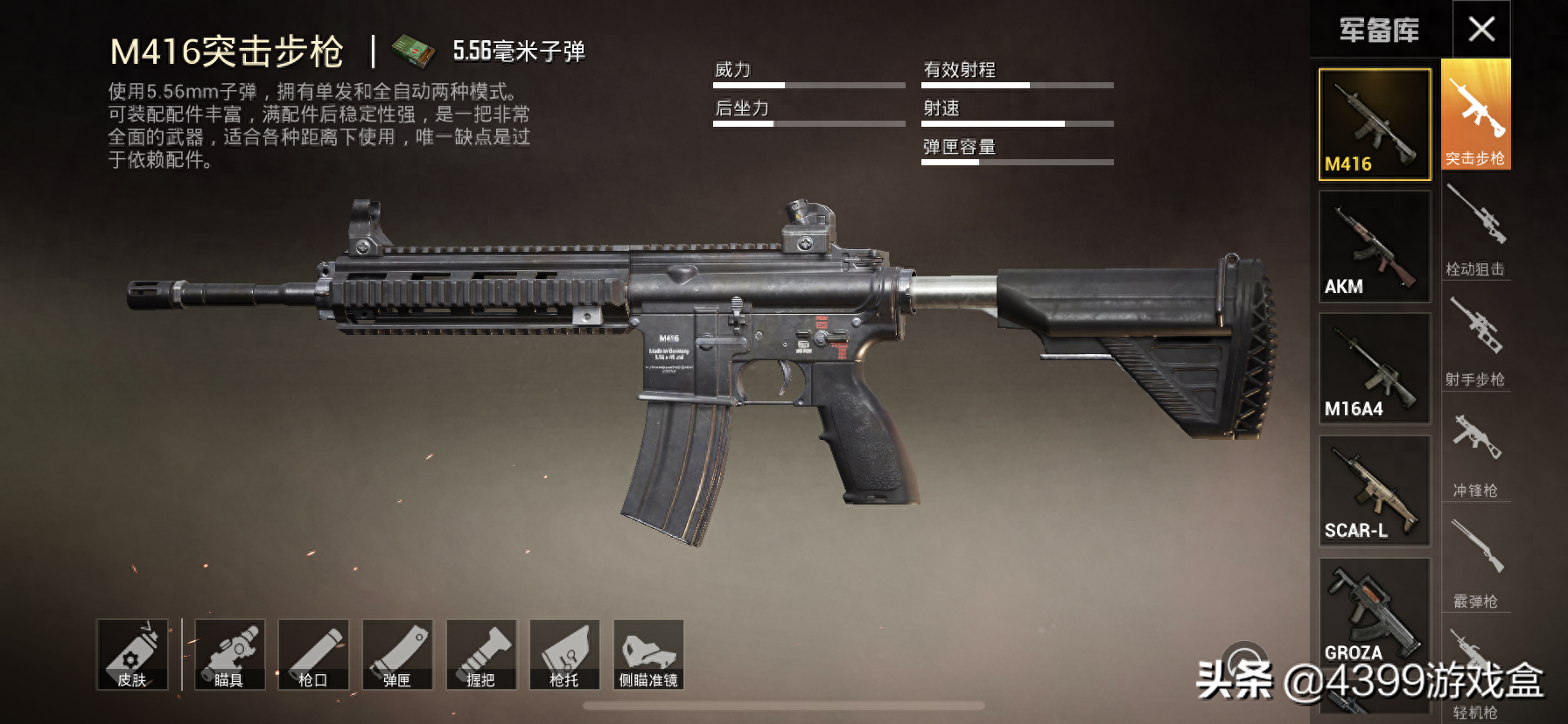This screenshot has height=724, width=1568.
Task: Close the armory screen
Action: tap(1481, 30)
